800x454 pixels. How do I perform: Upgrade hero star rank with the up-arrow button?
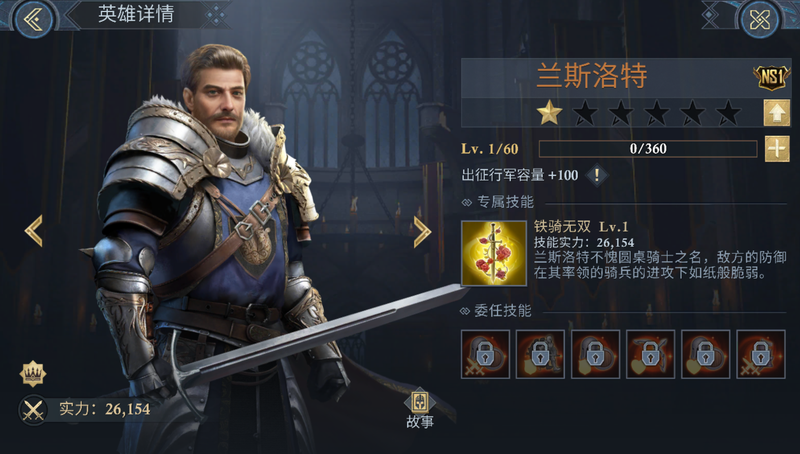[776, 112]
